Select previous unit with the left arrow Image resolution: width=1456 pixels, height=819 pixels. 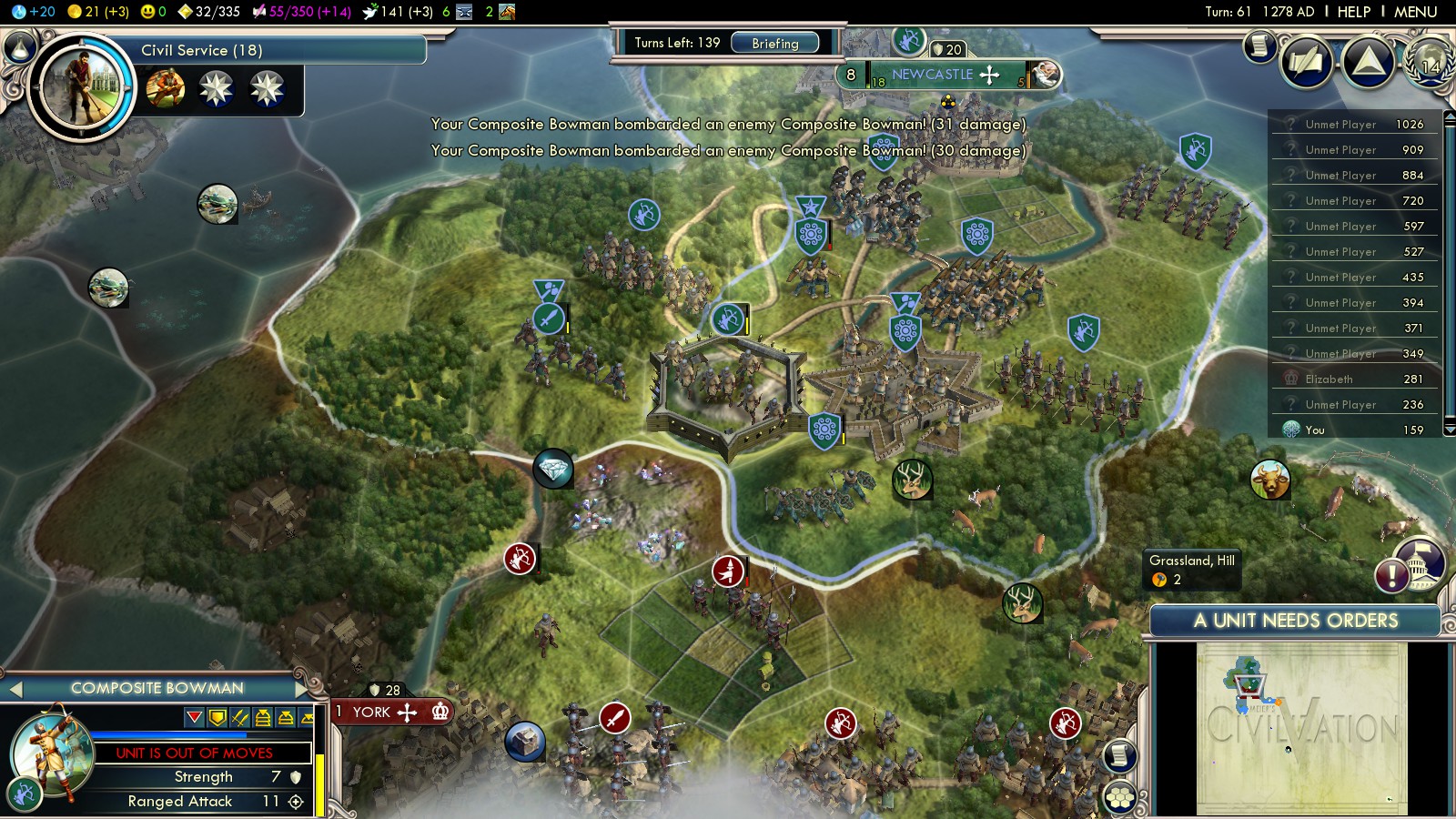[x=15, y=689]
